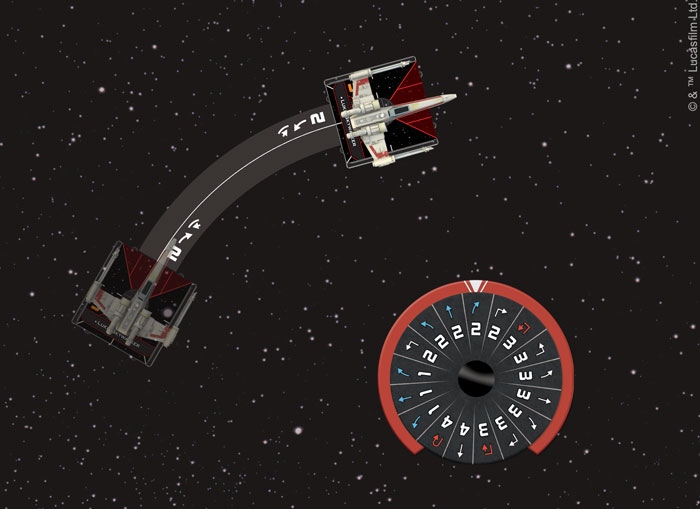
Task: Select the X-wing ship token at the arc's lower end
Action: (136, 310)
